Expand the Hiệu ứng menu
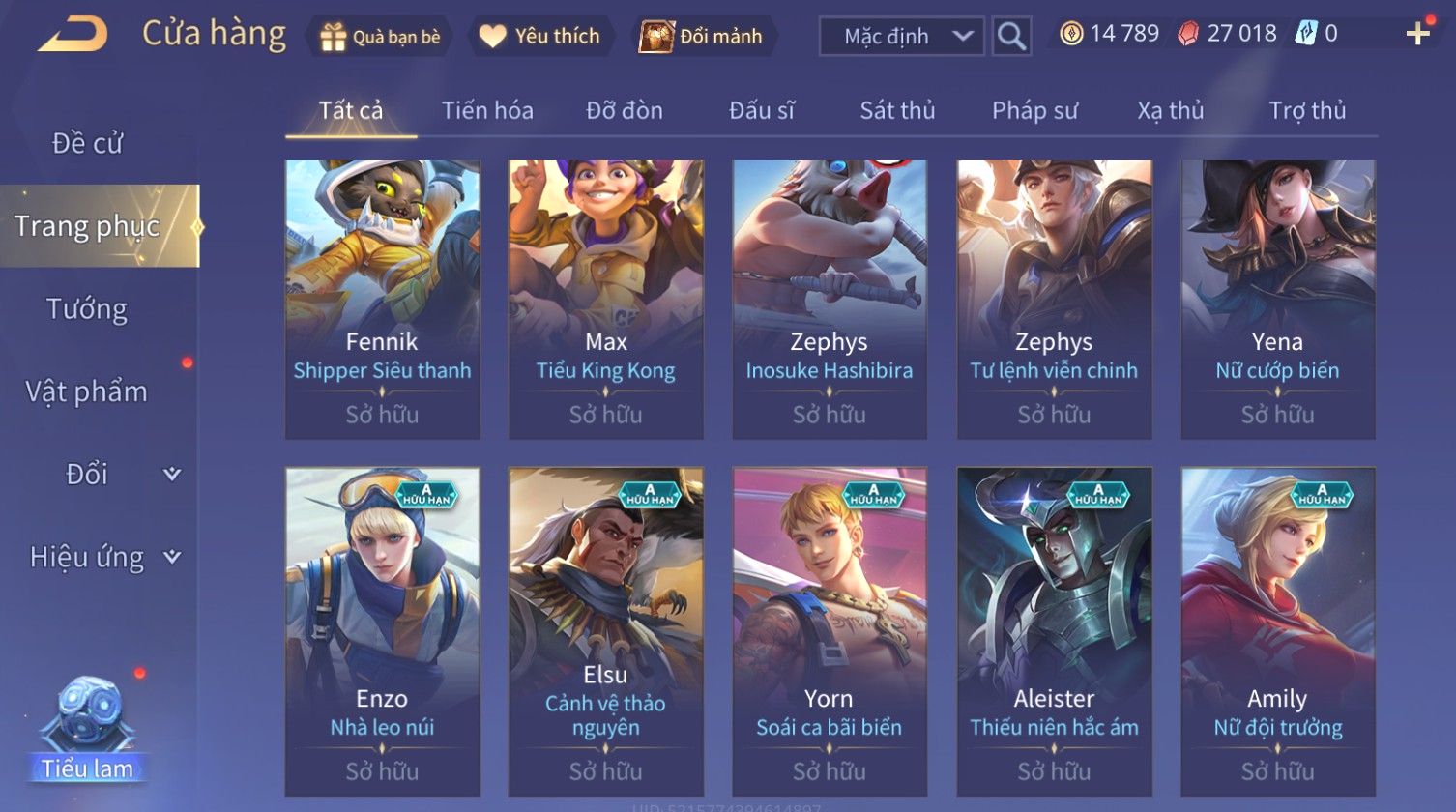 pos(102,557)
